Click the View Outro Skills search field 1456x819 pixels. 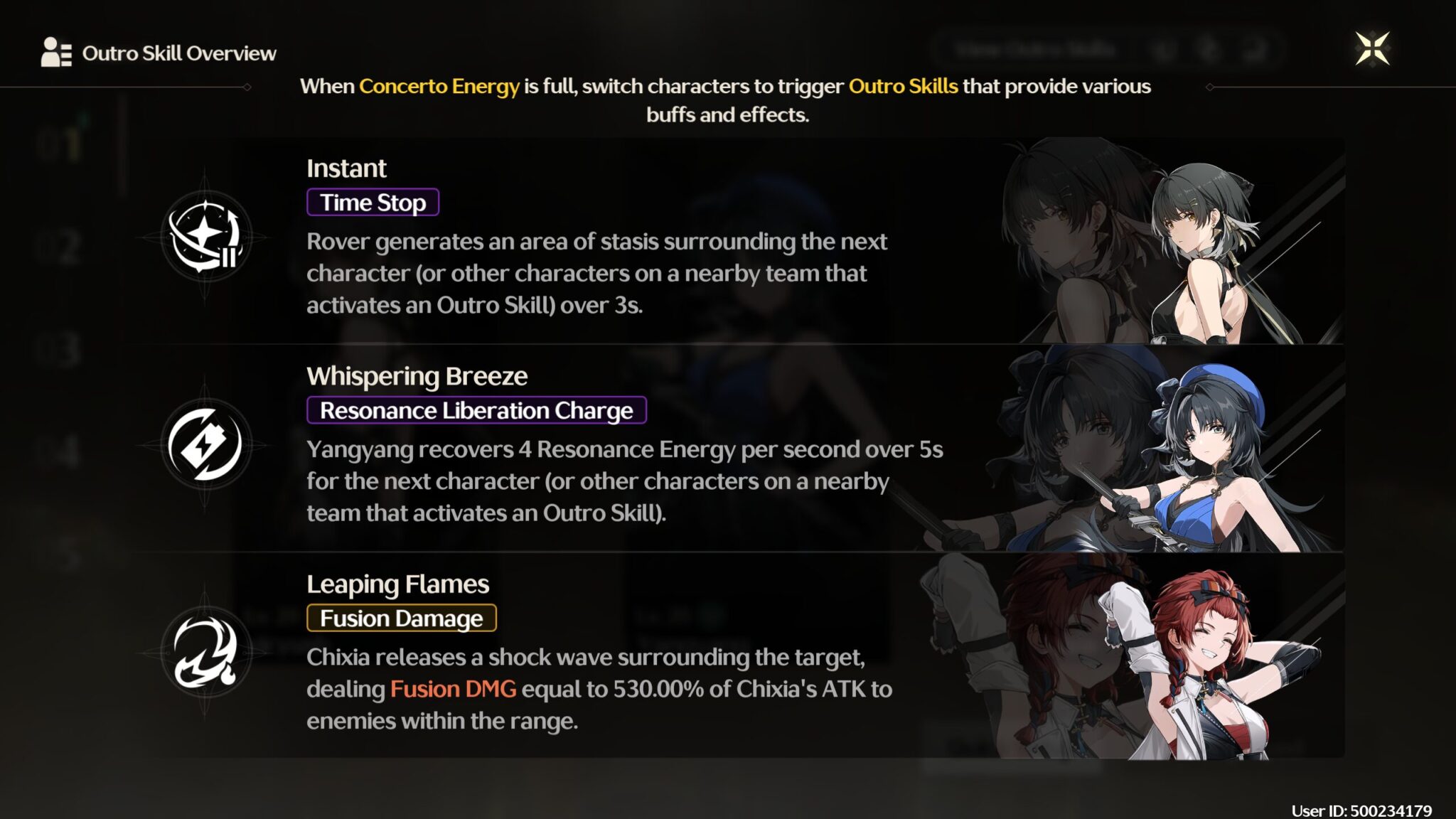pyautogui.click(x=1038, y=48)
